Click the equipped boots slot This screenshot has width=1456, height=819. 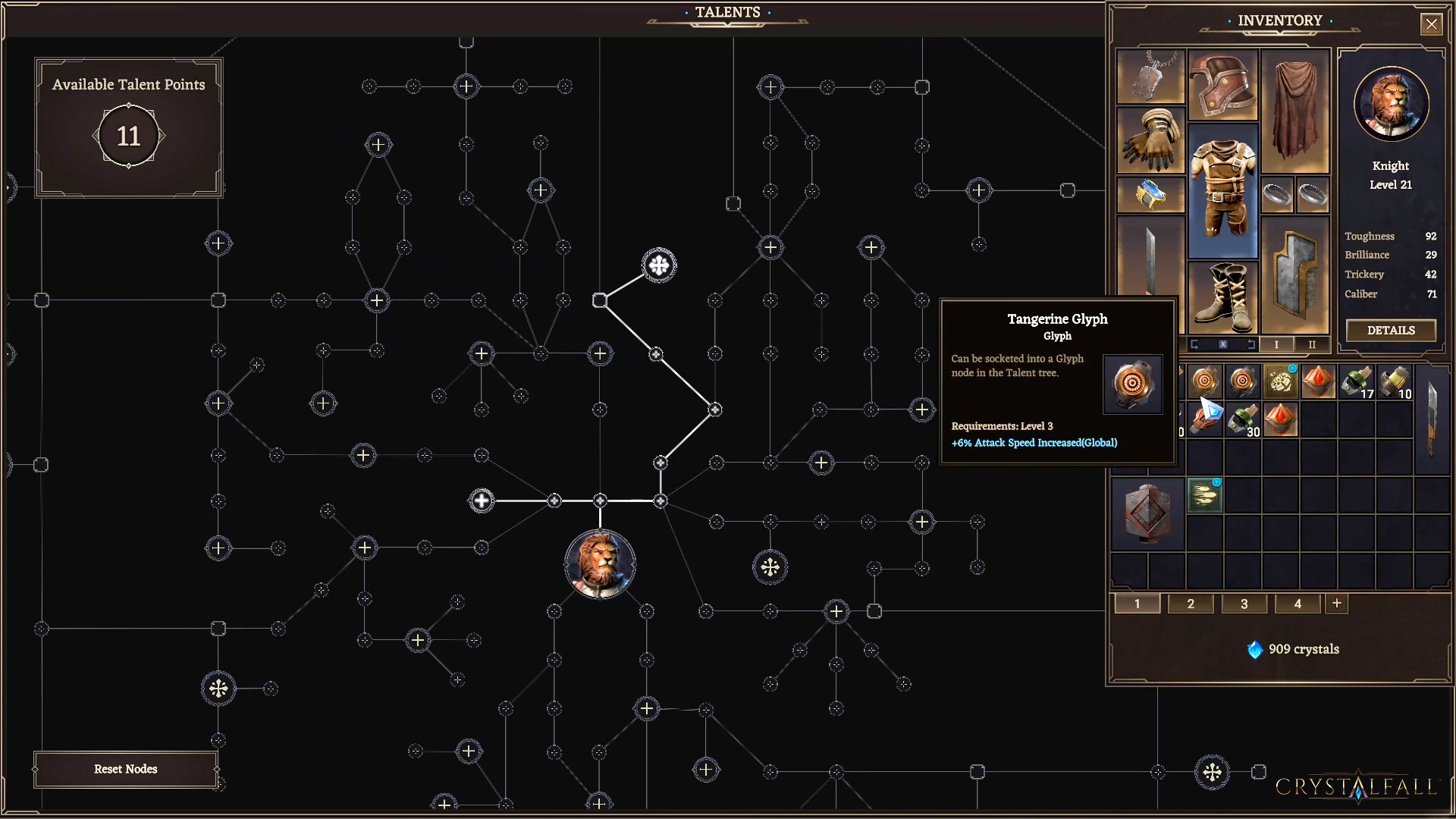click(1223, 298)
